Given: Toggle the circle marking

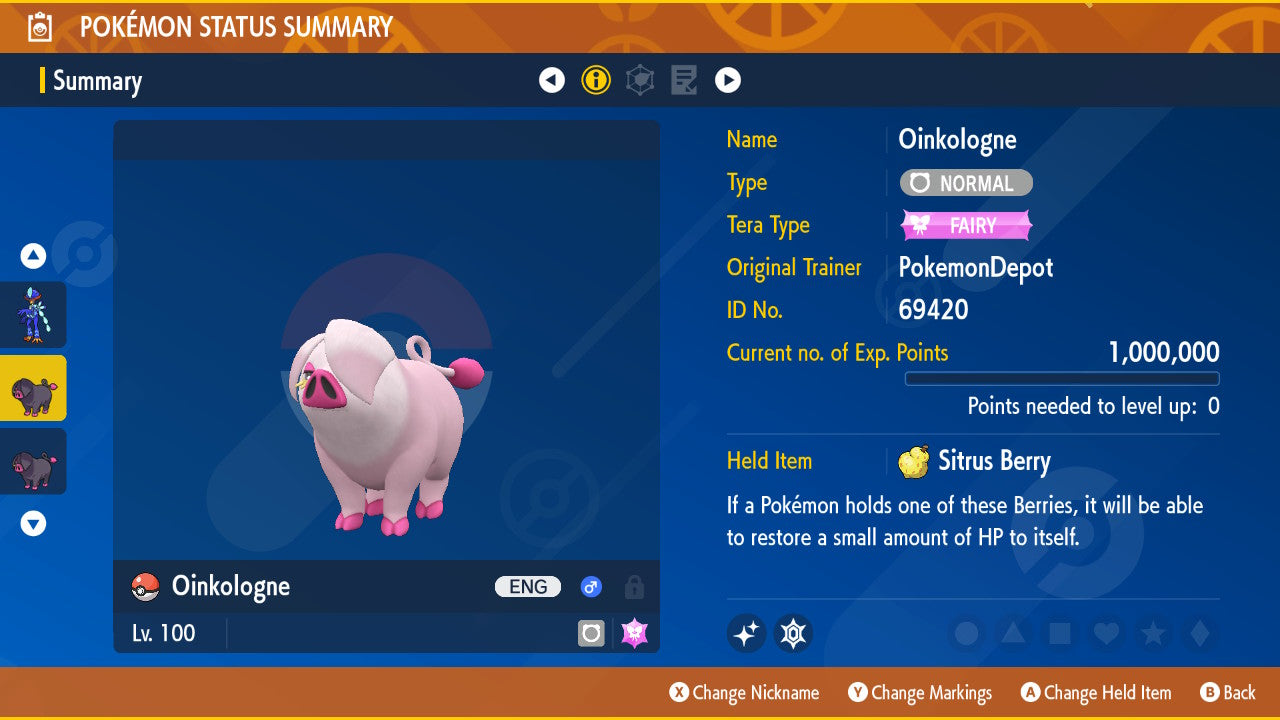Looking at the screenshot, I should (x=966, y=633).
